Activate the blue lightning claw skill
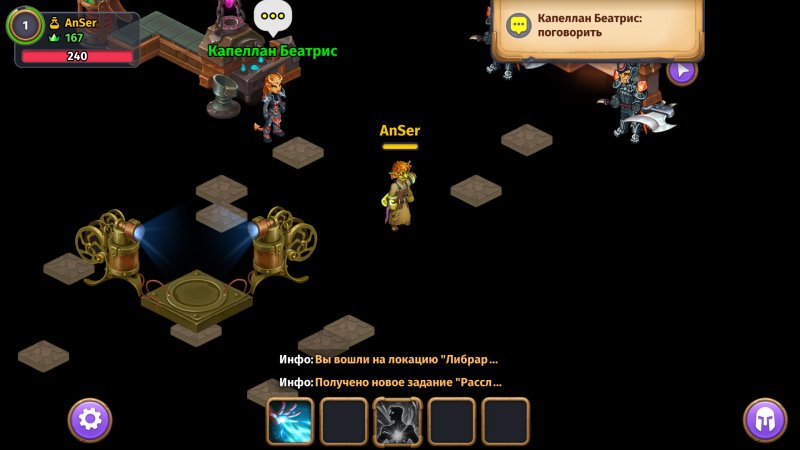The image size is (800, 450). (290, 421)
